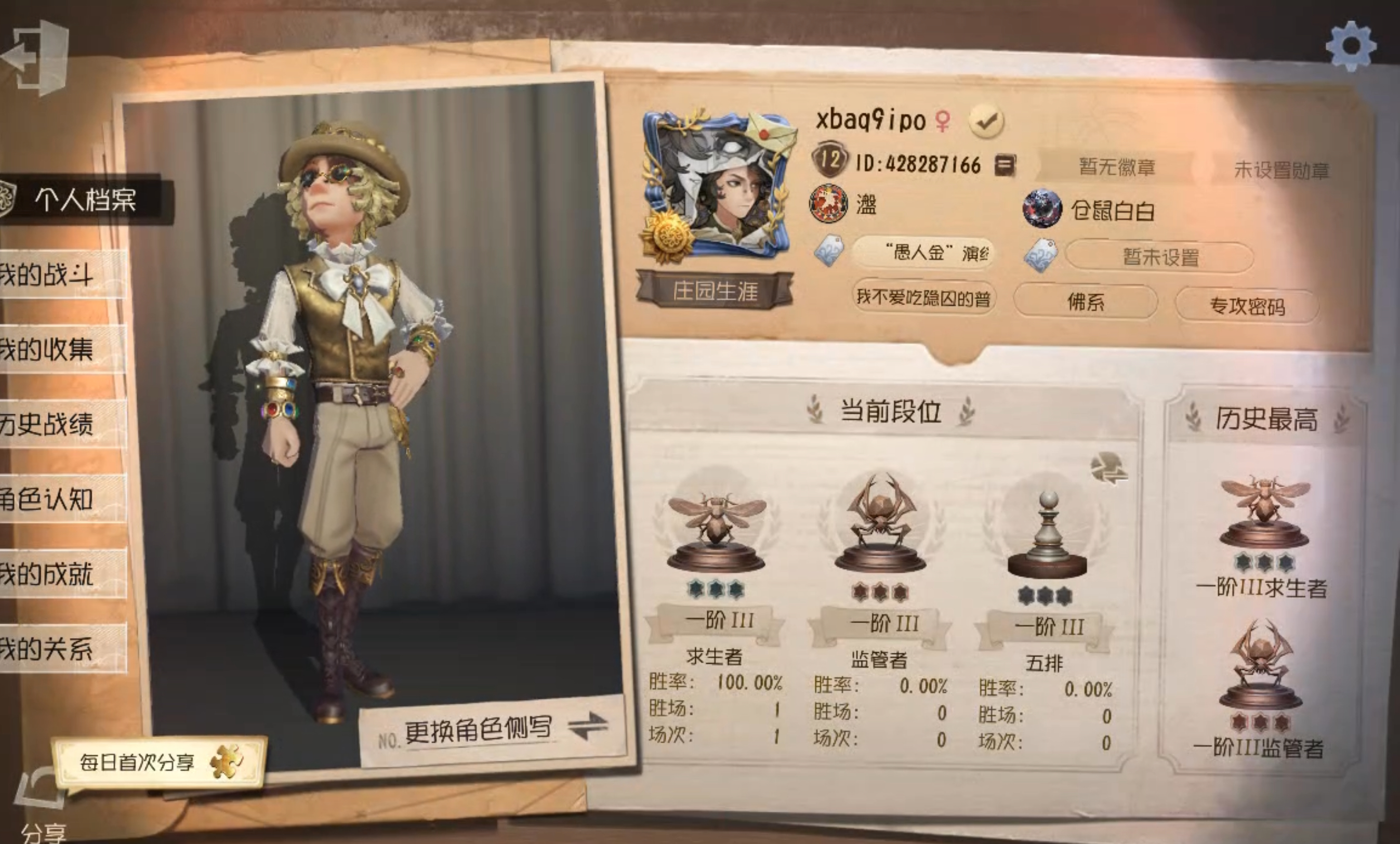The height and width of the screenshot is (844, 1400).
Task: Open the 庄园生涯 ribbon button
Action: click(x=715, y=292)
